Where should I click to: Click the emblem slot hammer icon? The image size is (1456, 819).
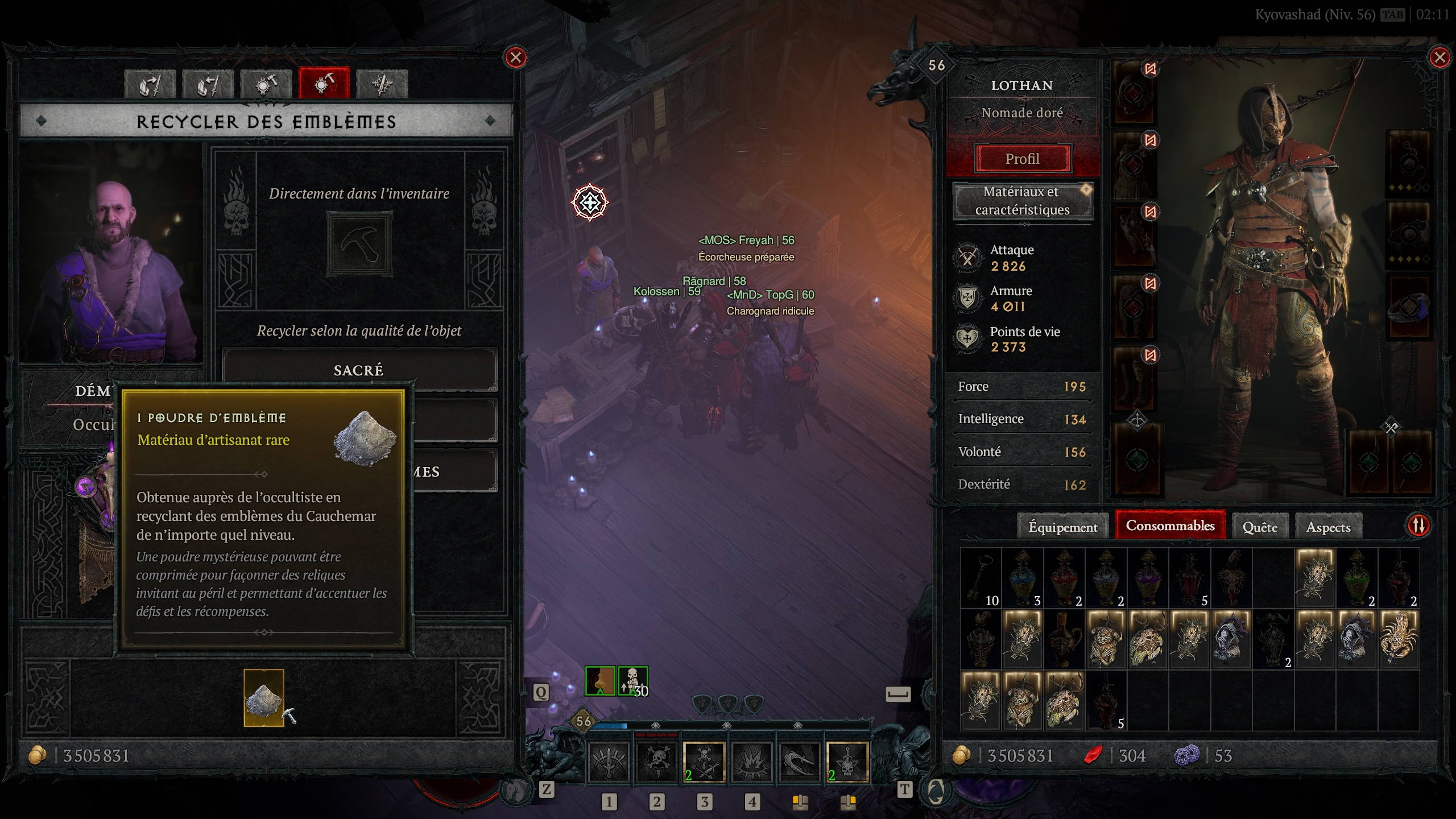(359, 245)
